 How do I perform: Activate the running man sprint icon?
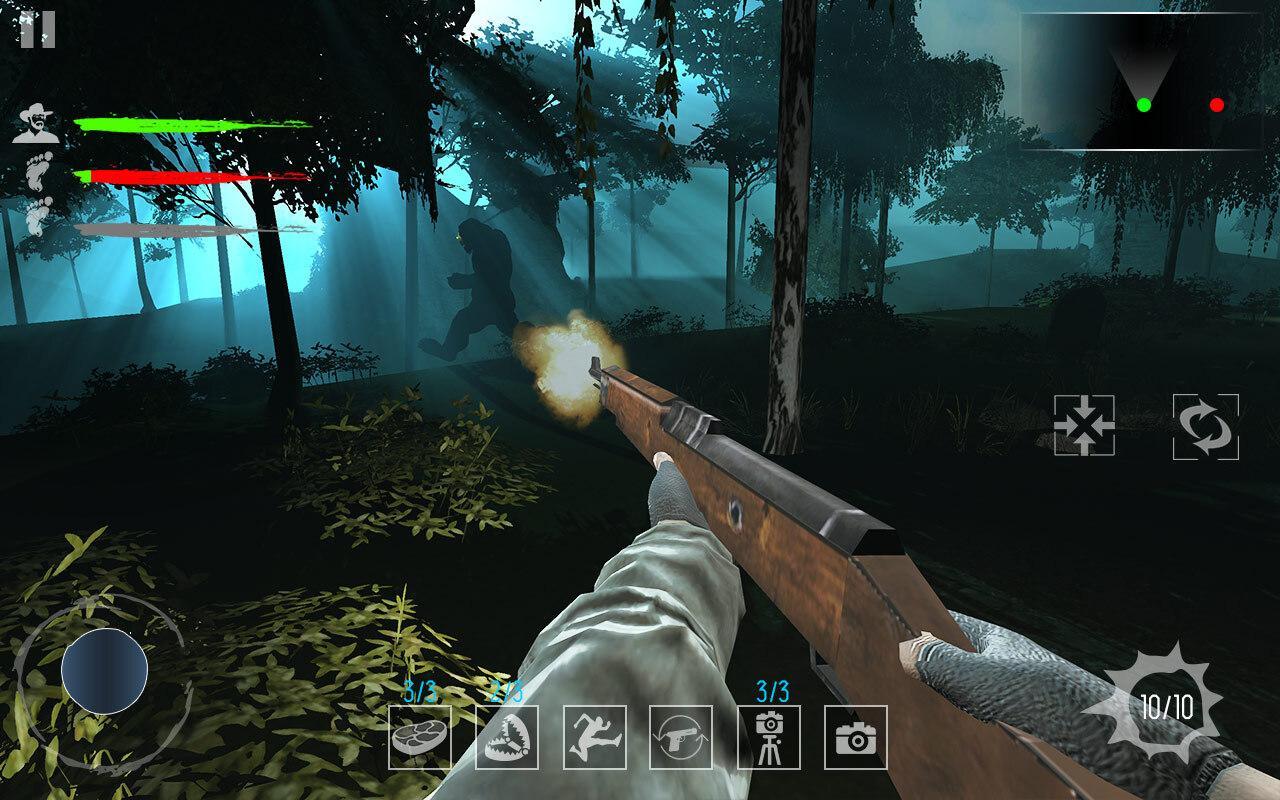594,737
